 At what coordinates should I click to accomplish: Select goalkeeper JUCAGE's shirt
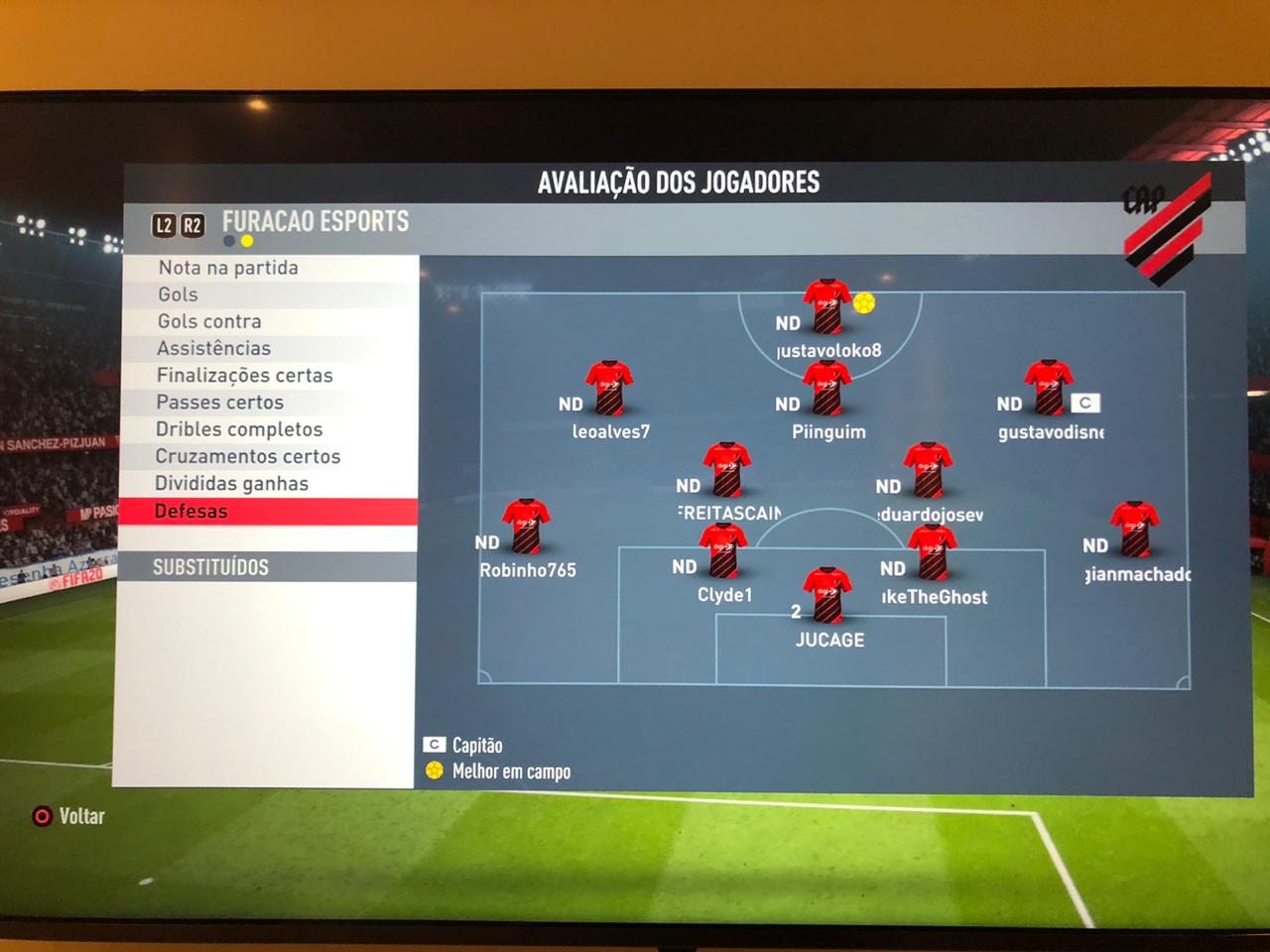click(x=827, y=595)
